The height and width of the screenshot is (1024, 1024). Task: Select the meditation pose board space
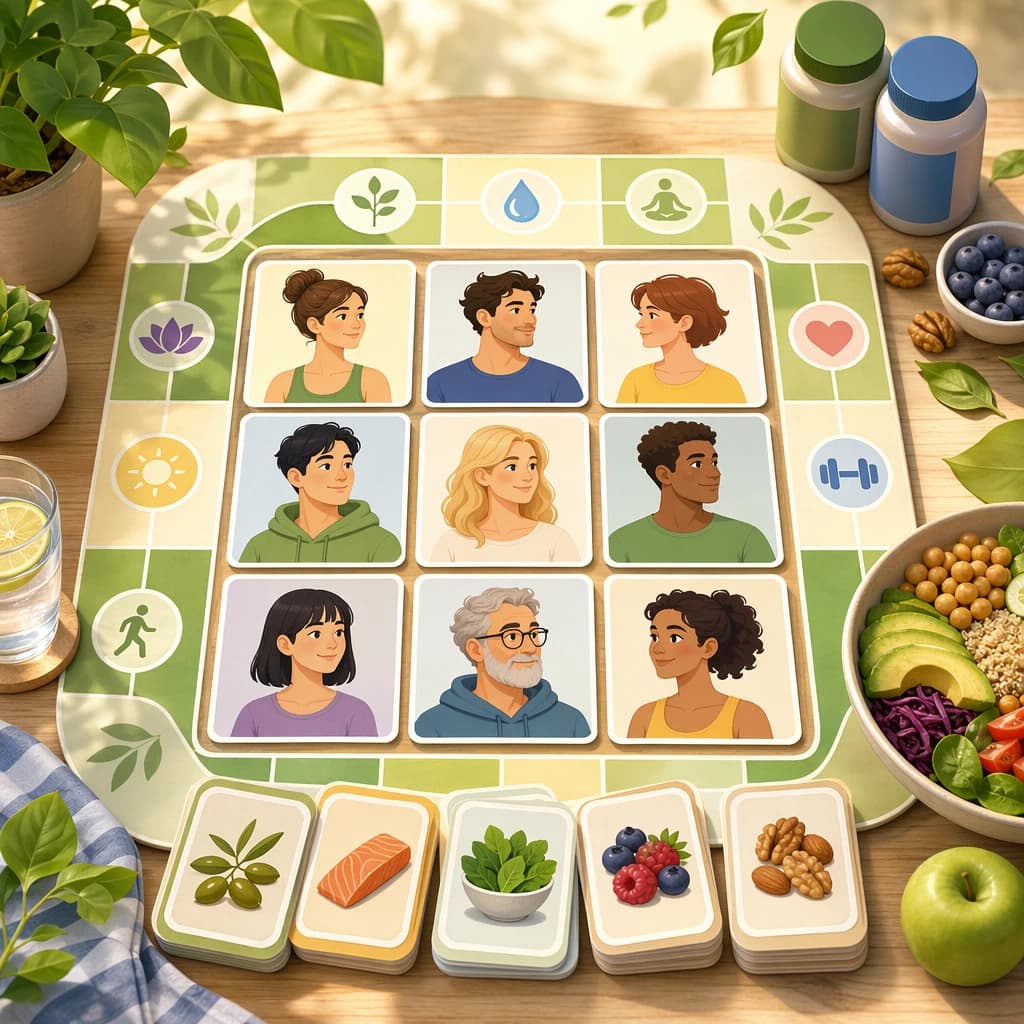coord(666,201)
